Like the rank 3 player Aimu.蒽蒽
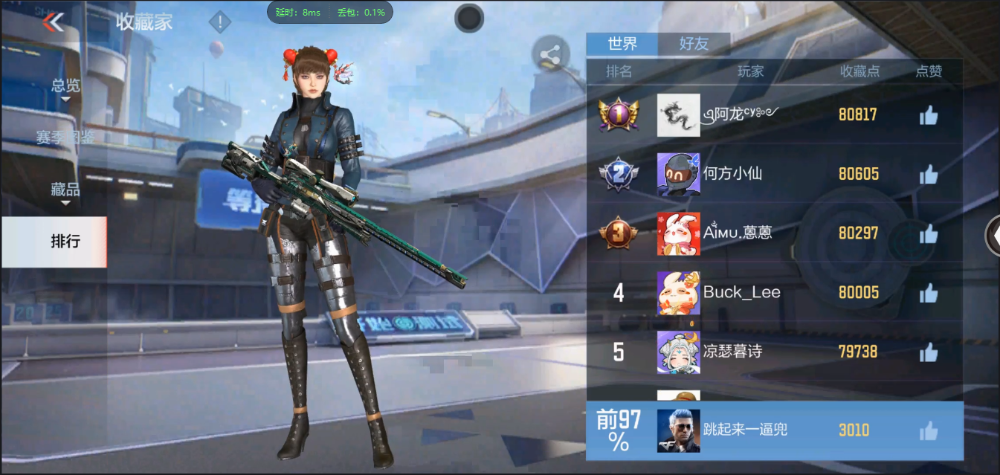The image size is (1000, 475). [929, 233]
